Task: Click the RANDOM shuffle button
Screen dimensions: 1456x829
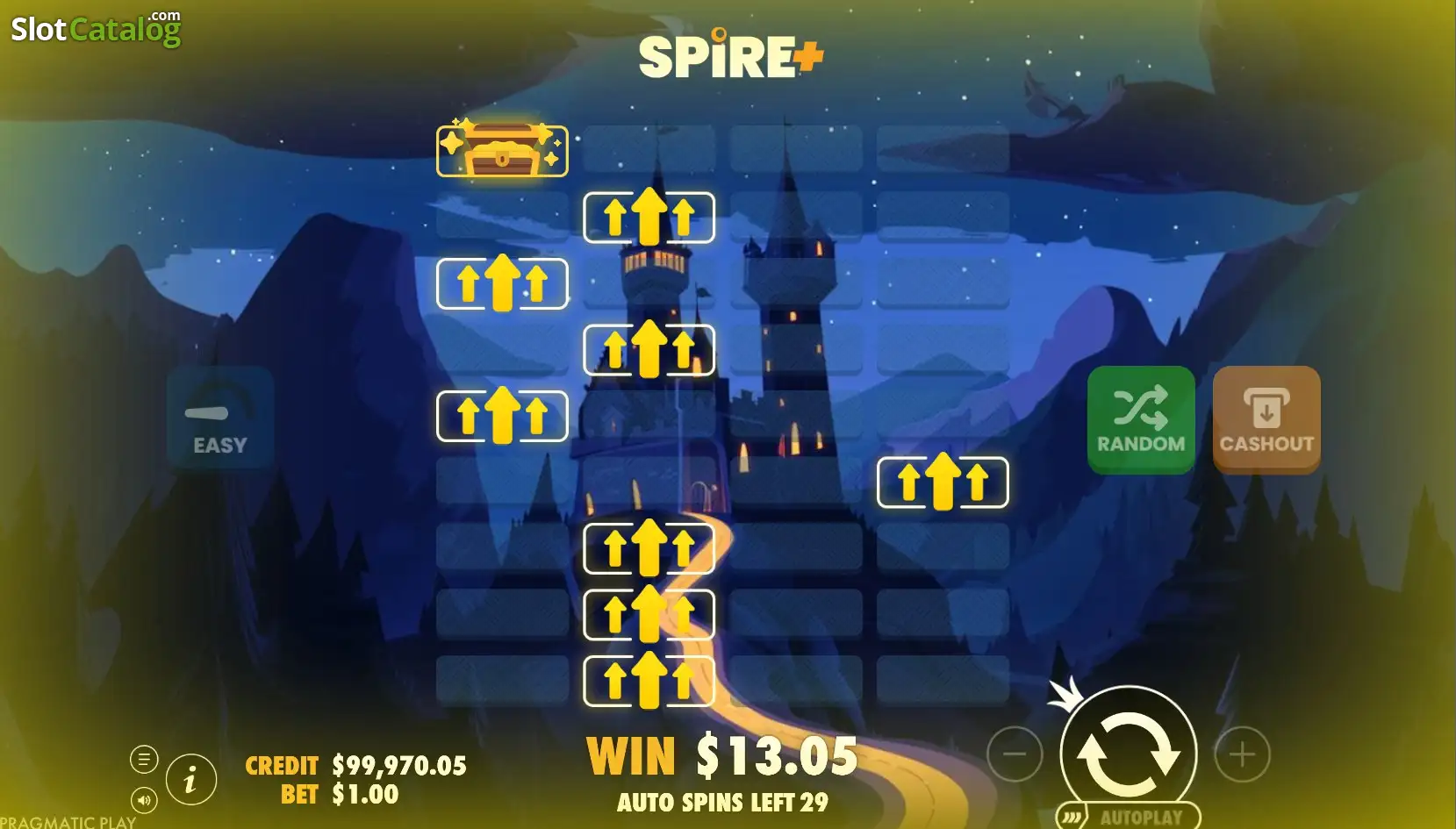Action: (1140, 419)
